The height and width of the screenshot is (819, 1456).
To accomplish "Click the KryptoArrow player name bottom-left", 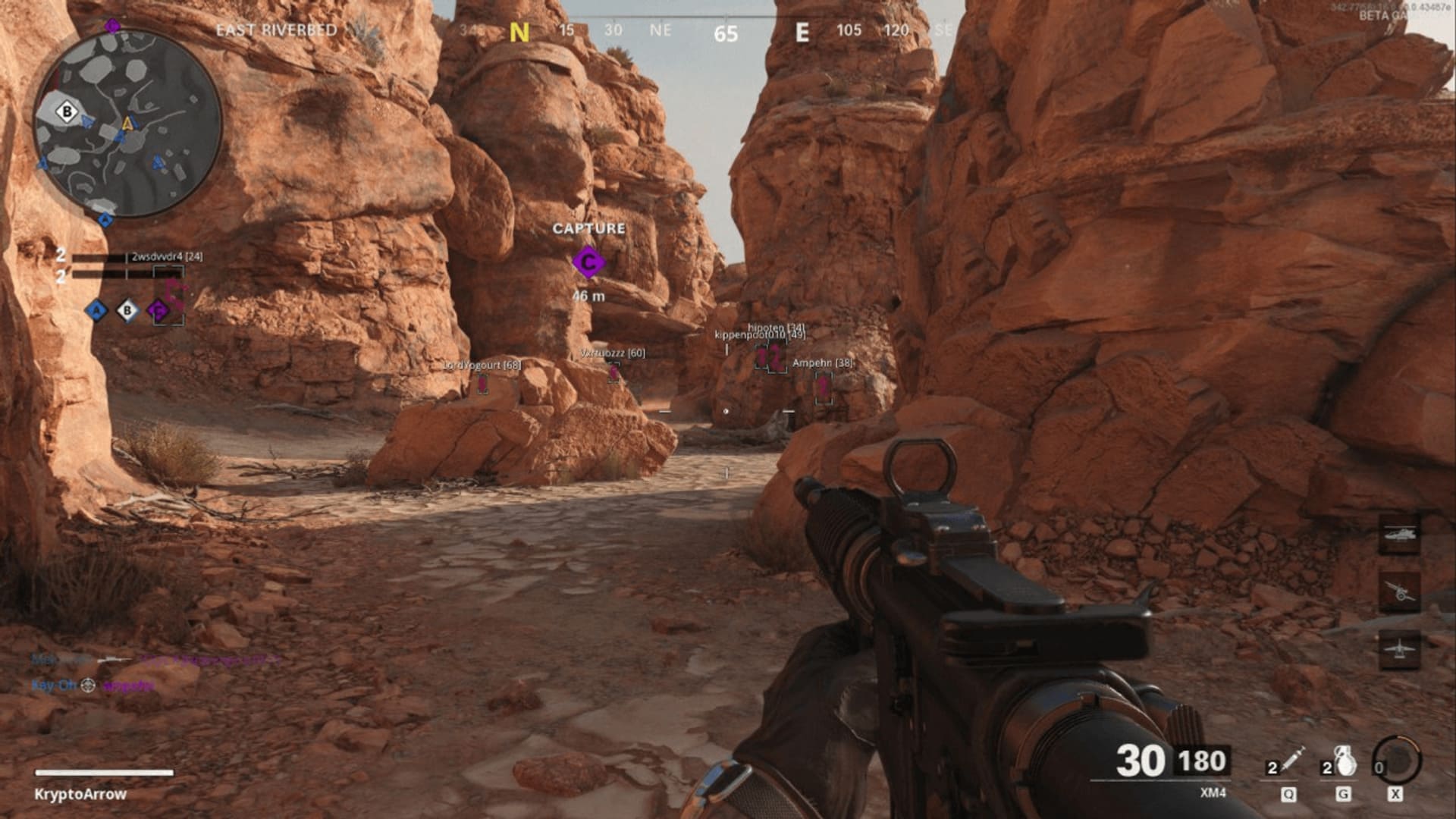I will point(79,795).
